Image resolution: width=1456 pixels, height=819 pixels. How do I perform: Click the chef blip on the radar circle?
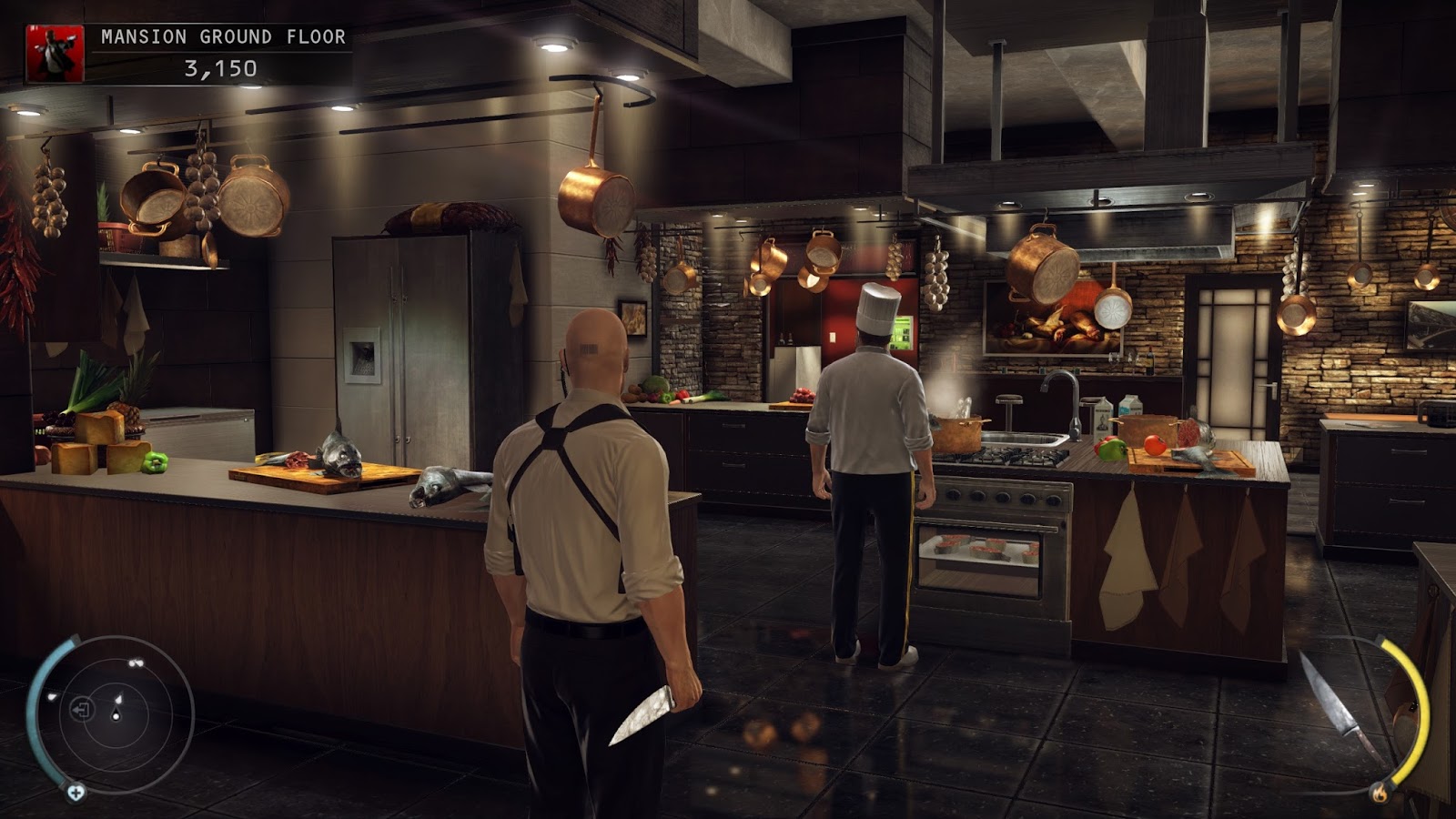120,698
